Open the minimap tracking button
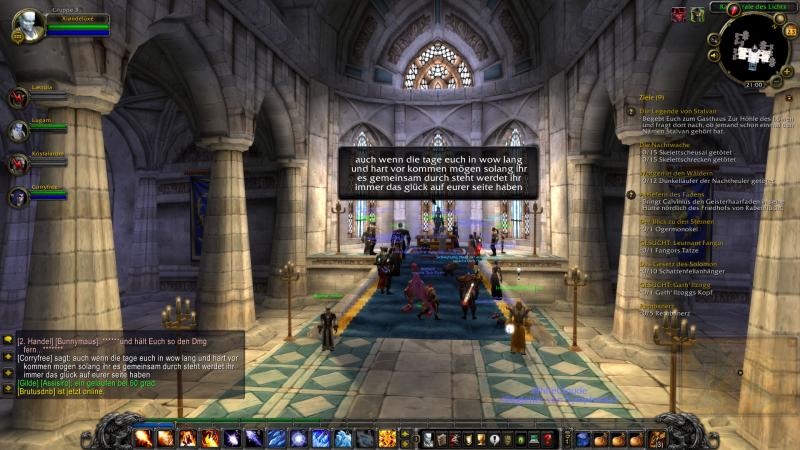The image size is (800, 450). click(713, 40)
